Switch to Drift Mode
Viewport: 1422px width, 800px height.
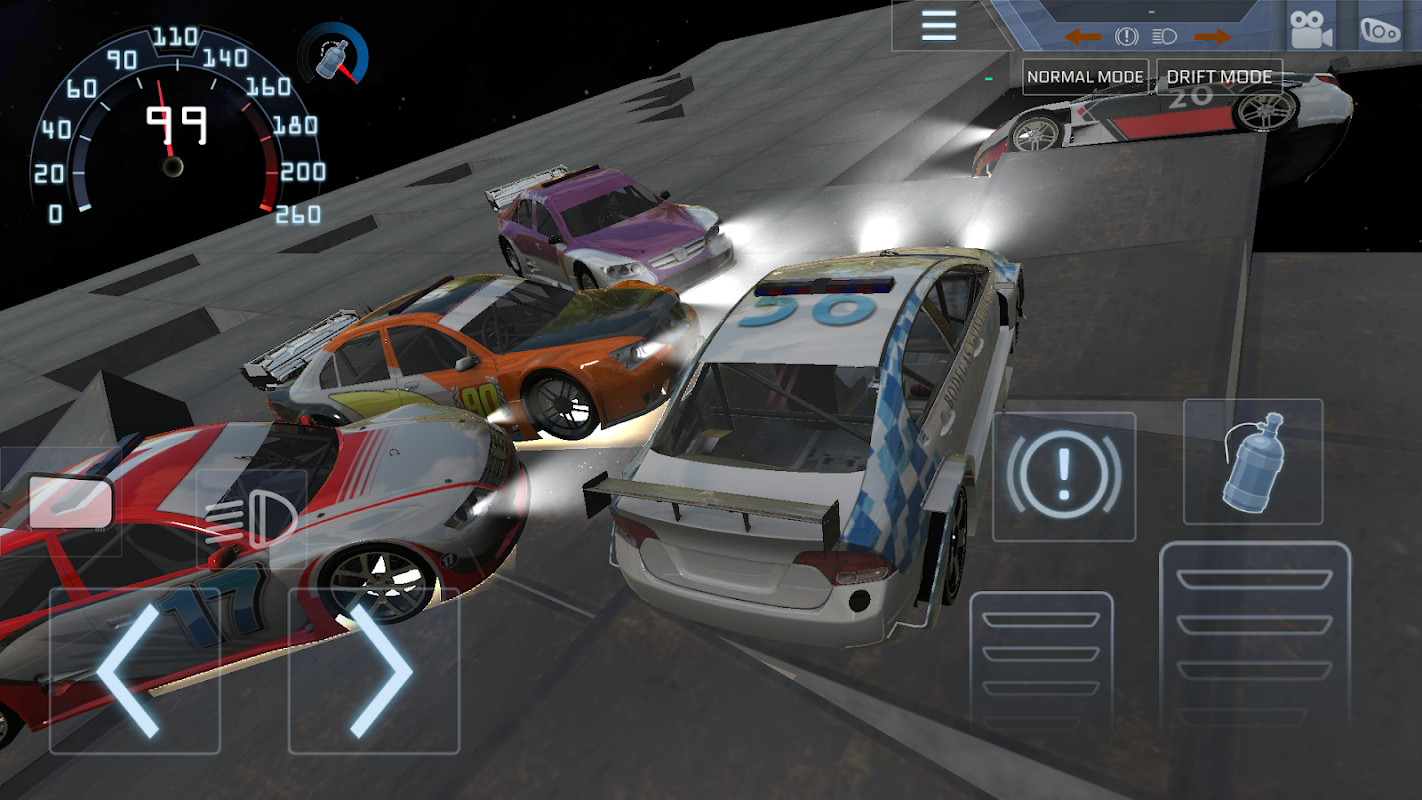1219,77
